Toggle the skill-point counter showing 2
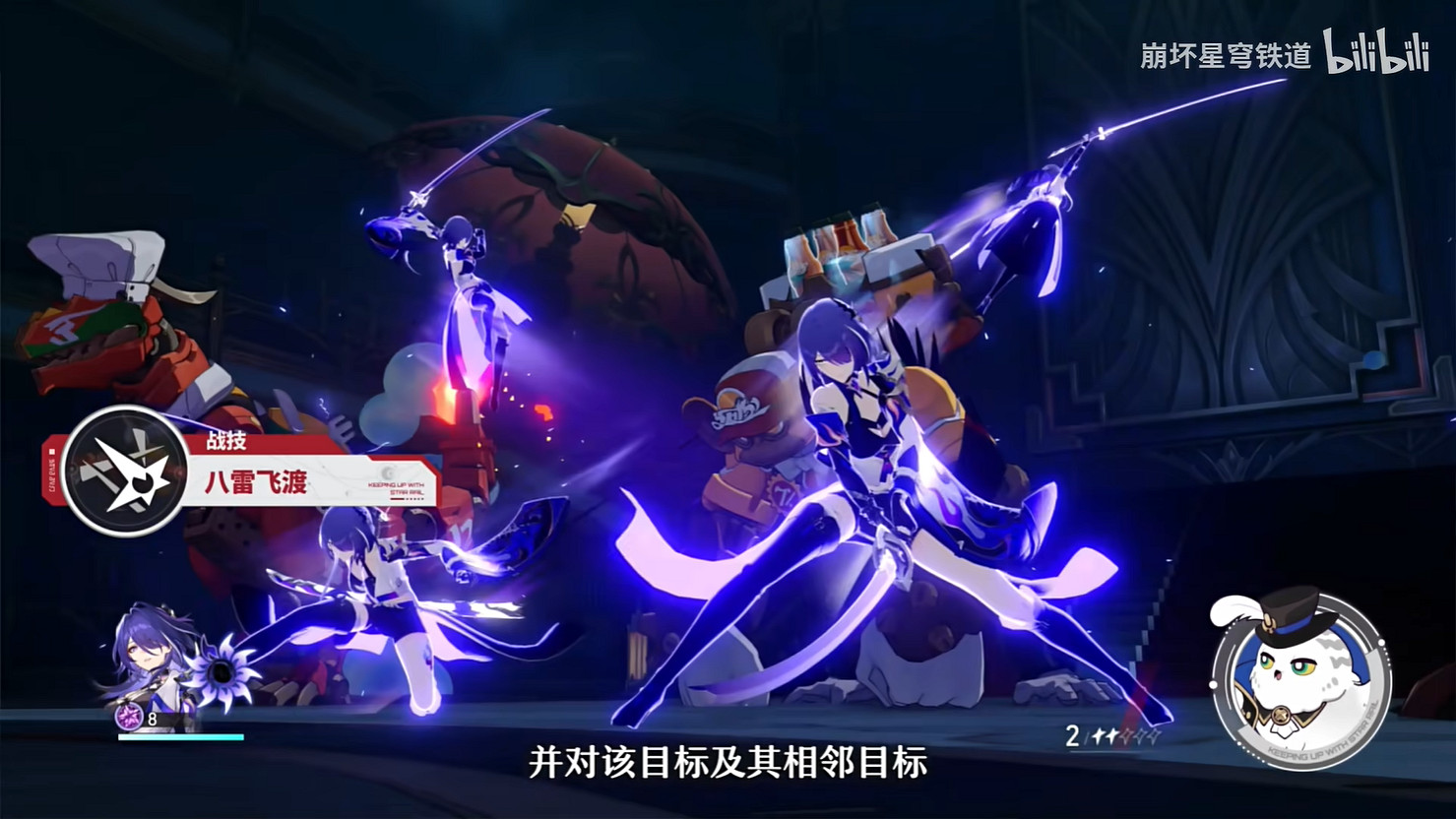Screen dimensions: 1456x819 coord(1073,737)
